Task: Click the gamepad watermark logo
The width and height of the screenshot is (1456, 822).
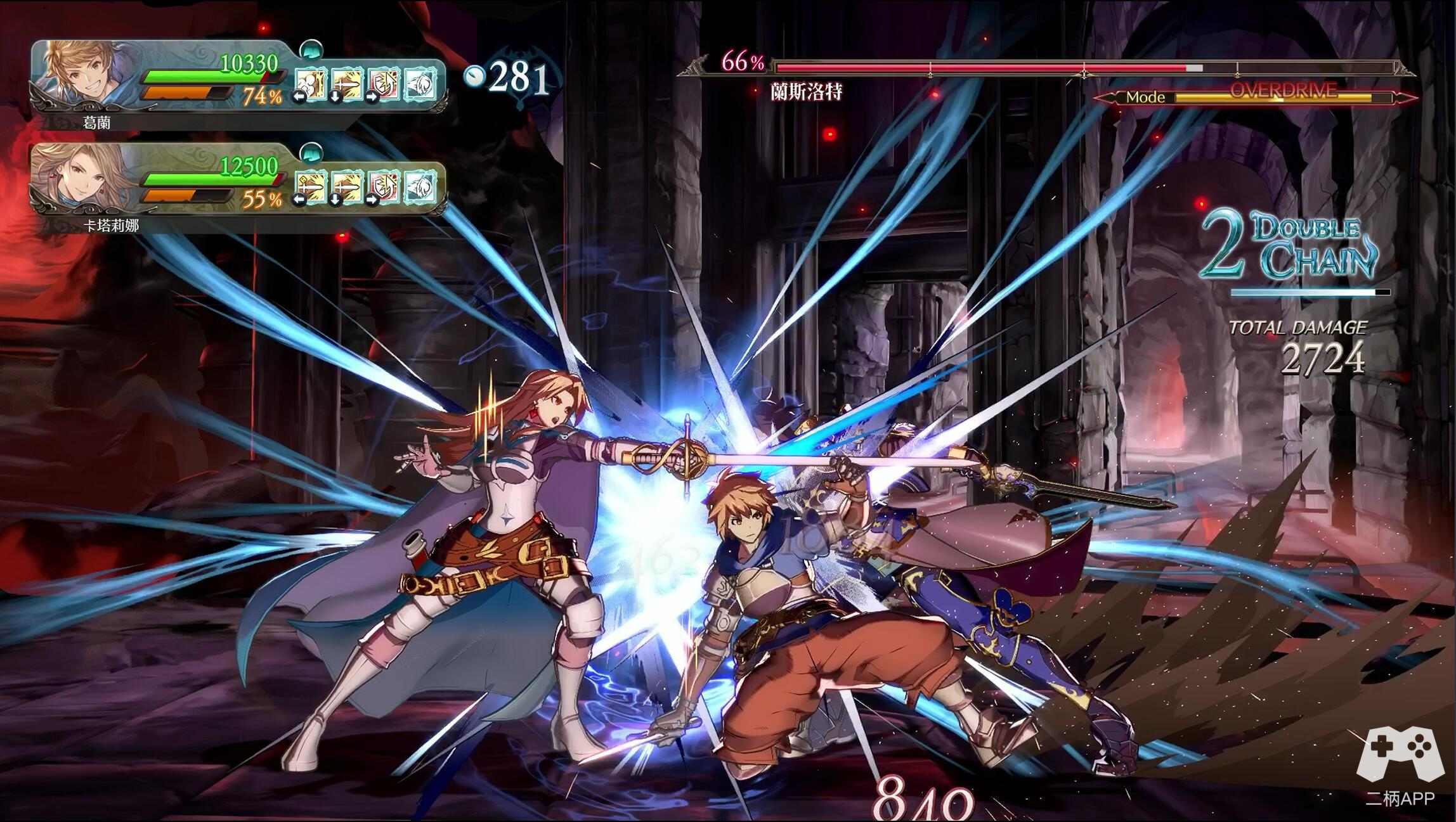Action: pos(1399,761)
